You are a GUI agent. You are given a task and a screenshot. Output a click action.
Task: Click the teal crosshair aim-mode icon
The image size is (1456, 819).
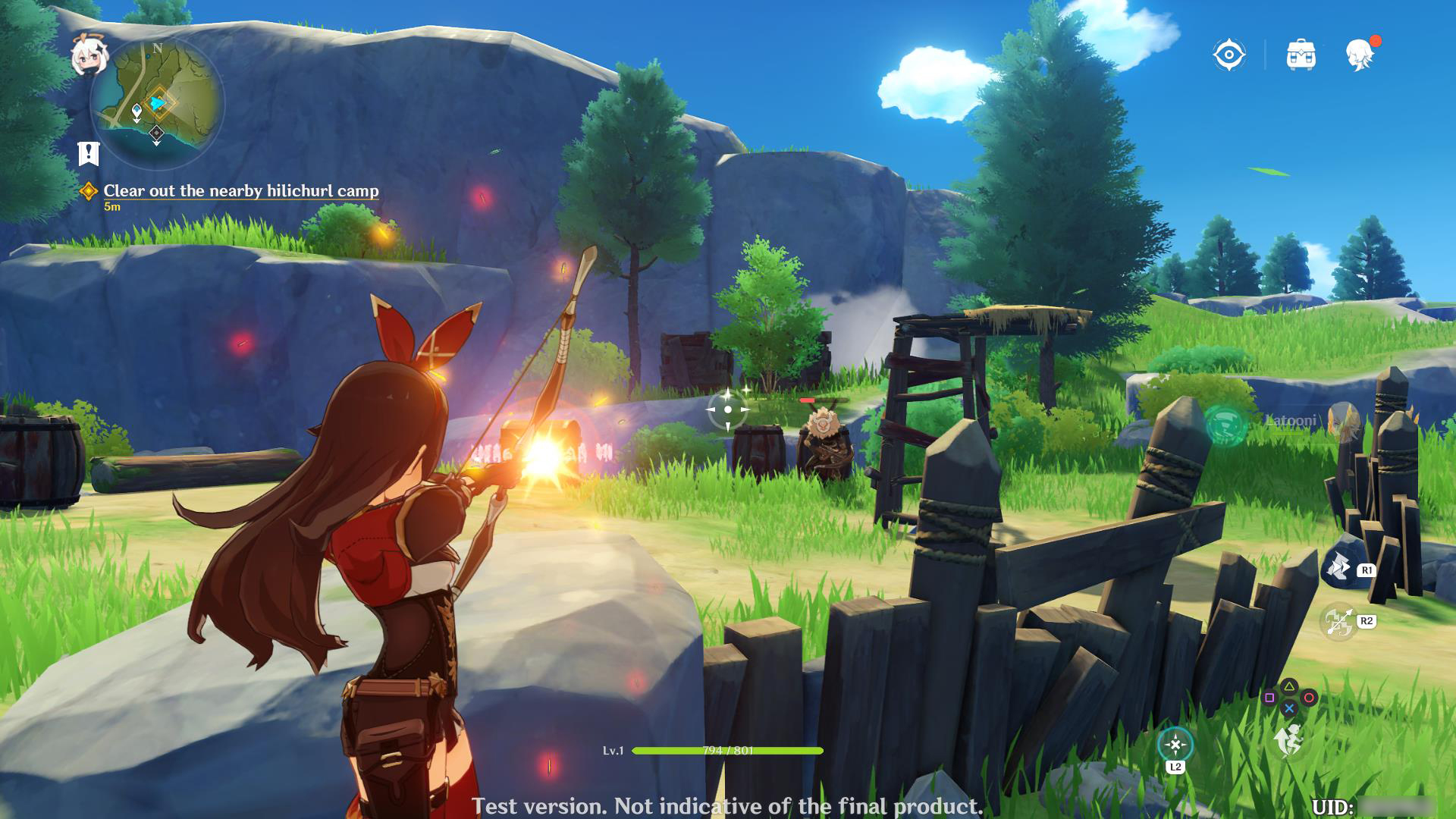tap(1175, 745)
